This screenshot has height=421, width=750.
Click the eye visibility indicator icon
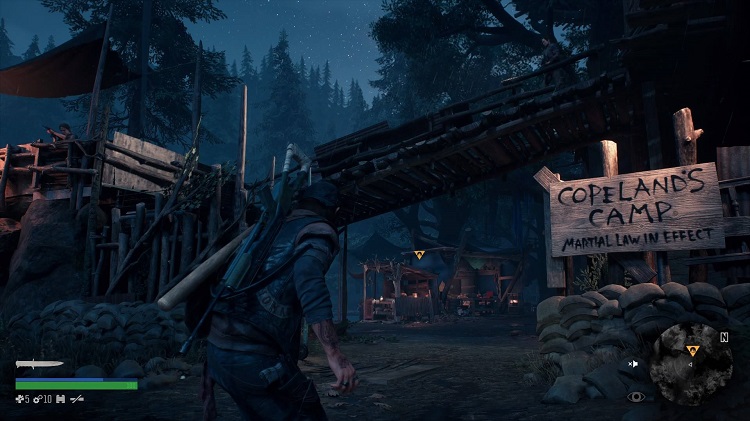[x=635, y=396]
